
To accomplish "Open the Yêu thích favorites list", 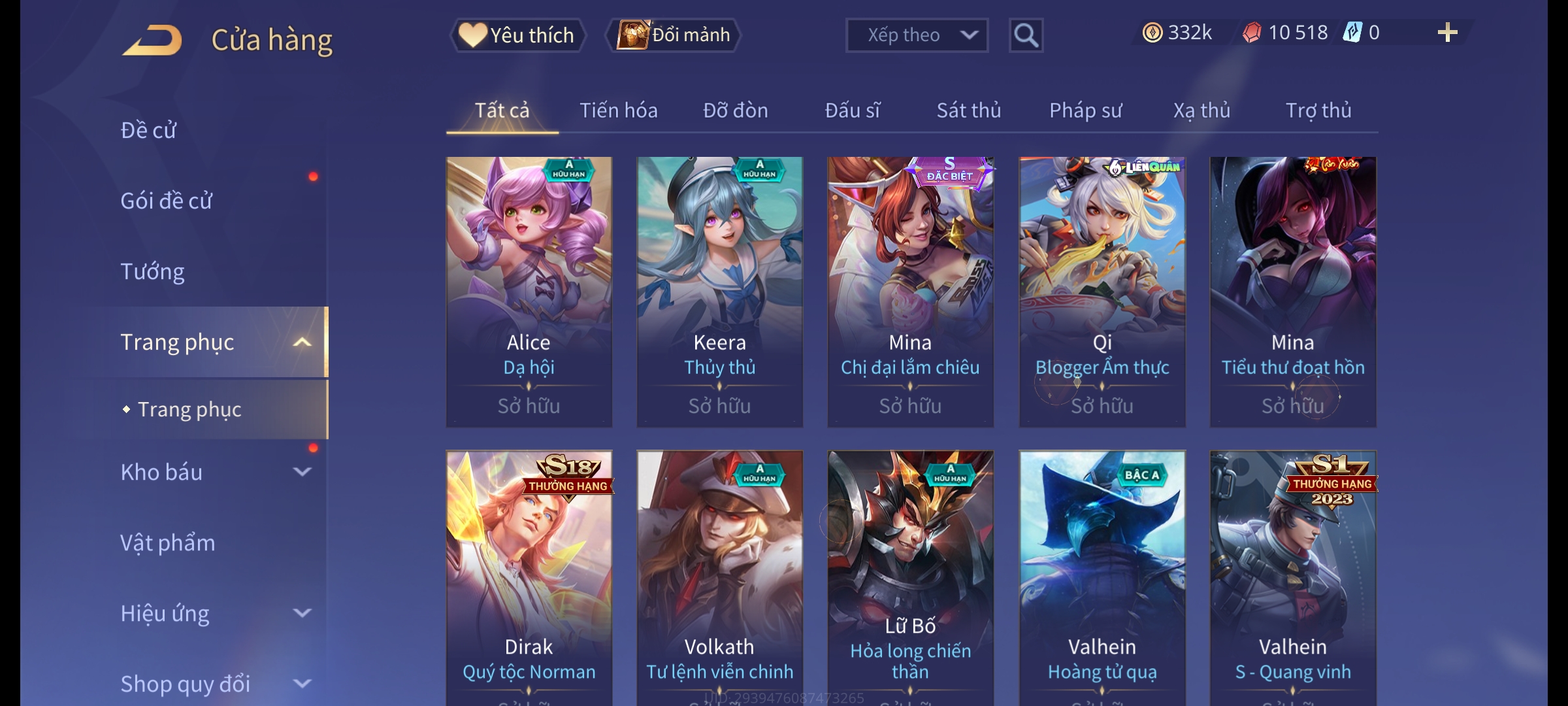I will pyautogui.click(x=517, y=35).
